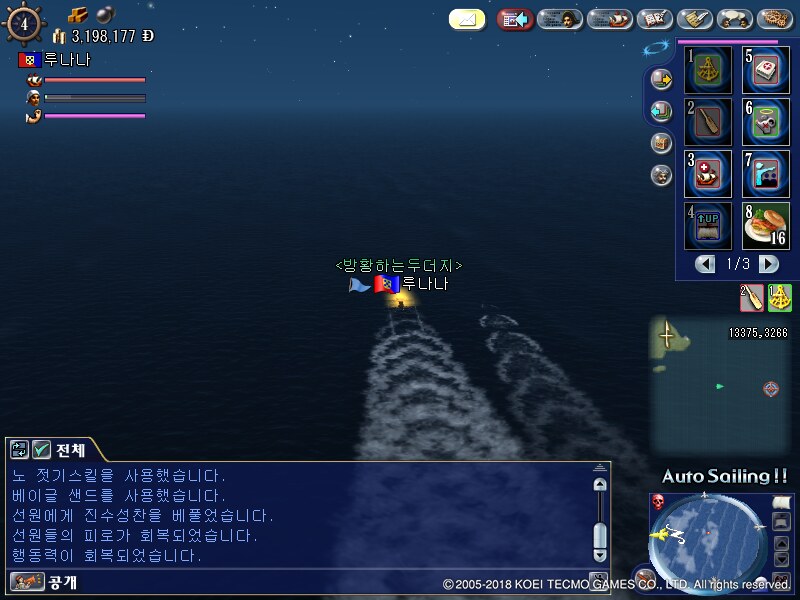
Task: Use the rowing oar skill in slot 2
Action: click(x=708, y=121)
